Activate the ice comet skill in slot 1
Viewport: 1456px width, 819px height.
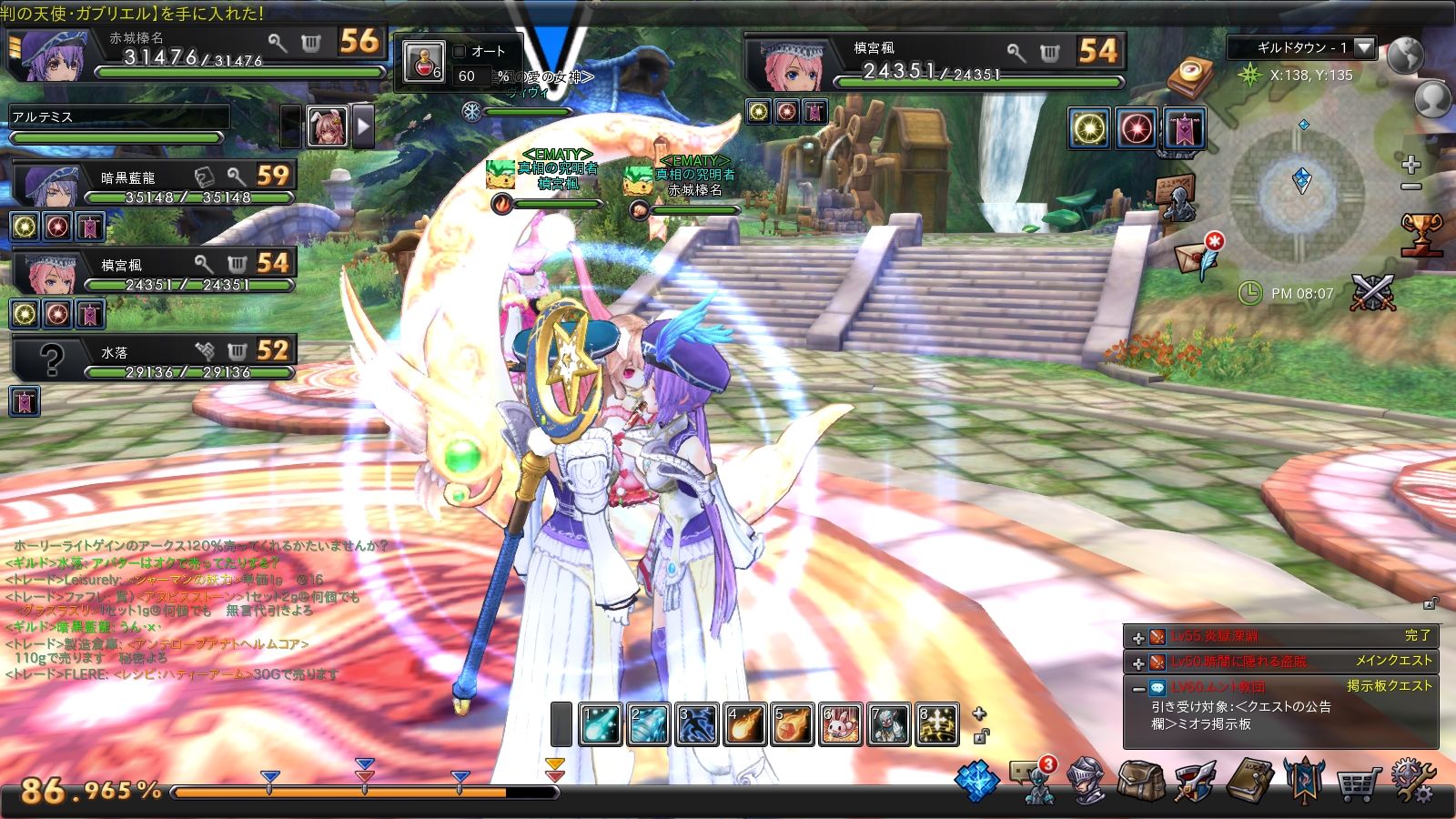602,725
